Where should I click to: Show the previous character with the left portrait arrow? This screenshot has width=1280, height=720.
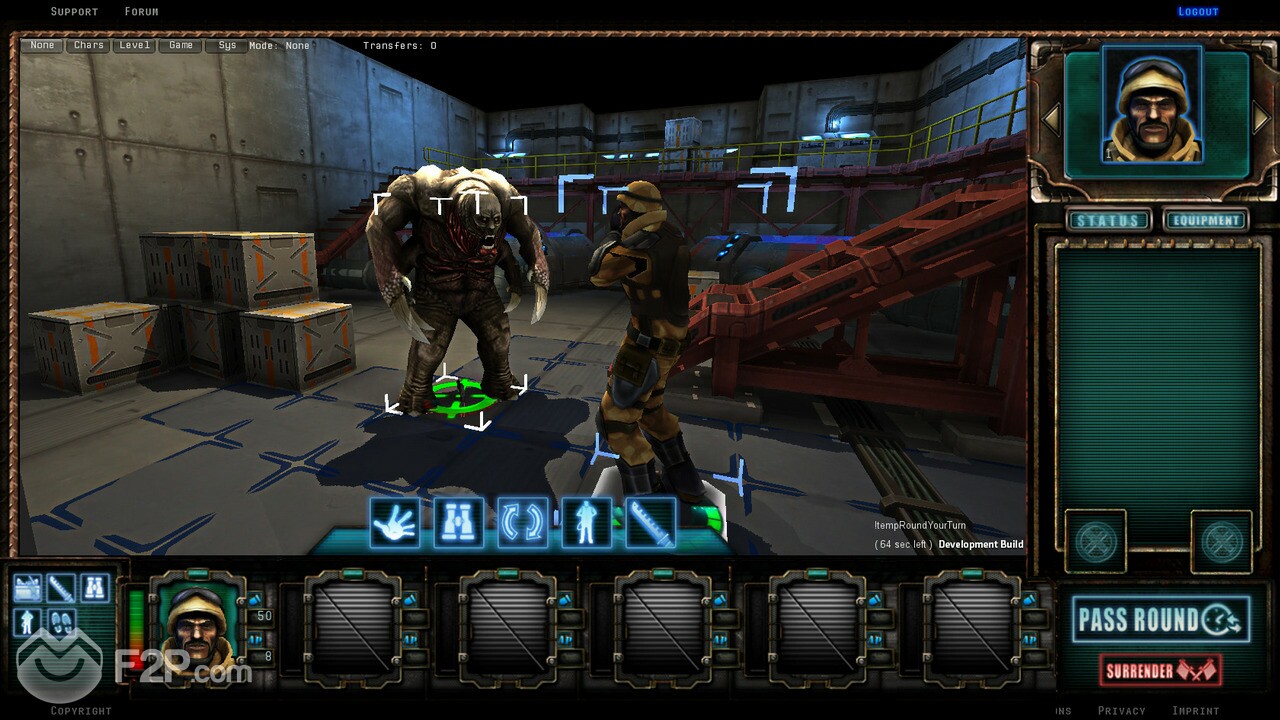[x=1052, y=118]
